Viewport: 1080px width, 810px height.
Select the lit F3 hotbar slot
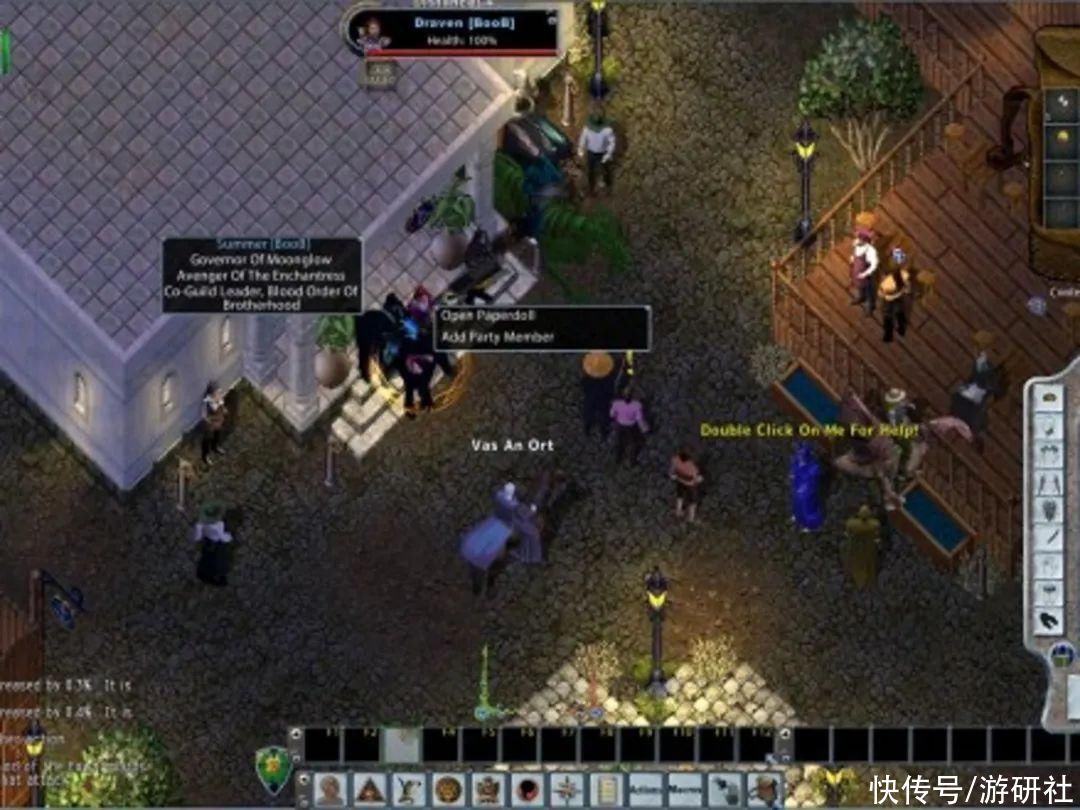(x=401, y=745)
